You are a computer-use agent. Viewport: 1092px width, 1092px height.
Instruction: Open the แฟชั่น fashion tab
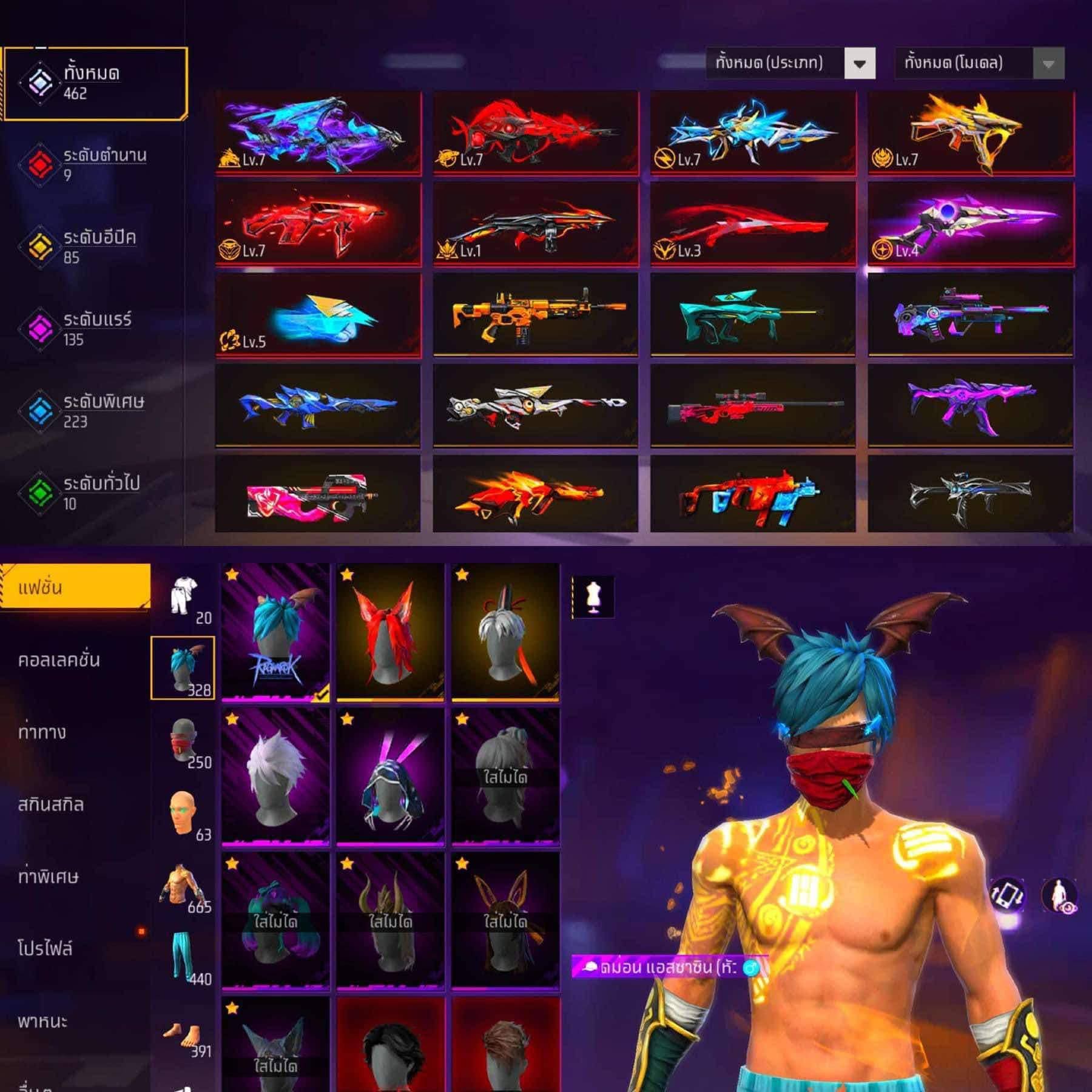pos(75,587)
